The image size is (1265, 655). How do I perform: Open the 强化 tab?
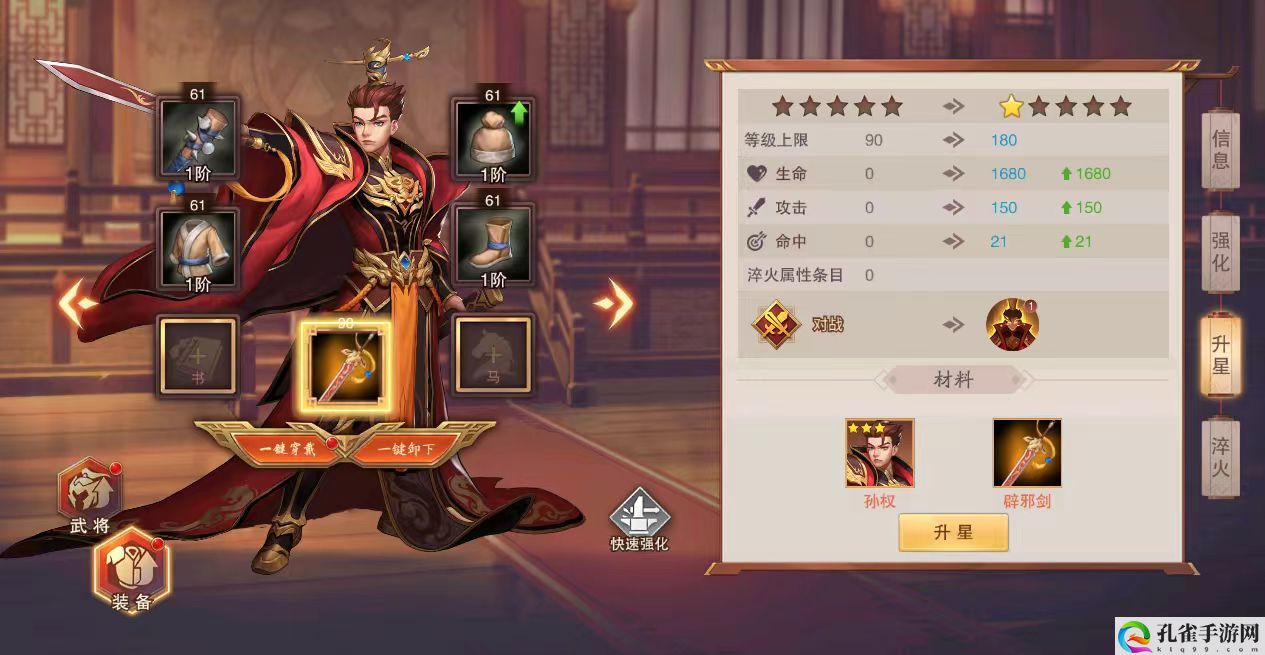point(1220,251)
